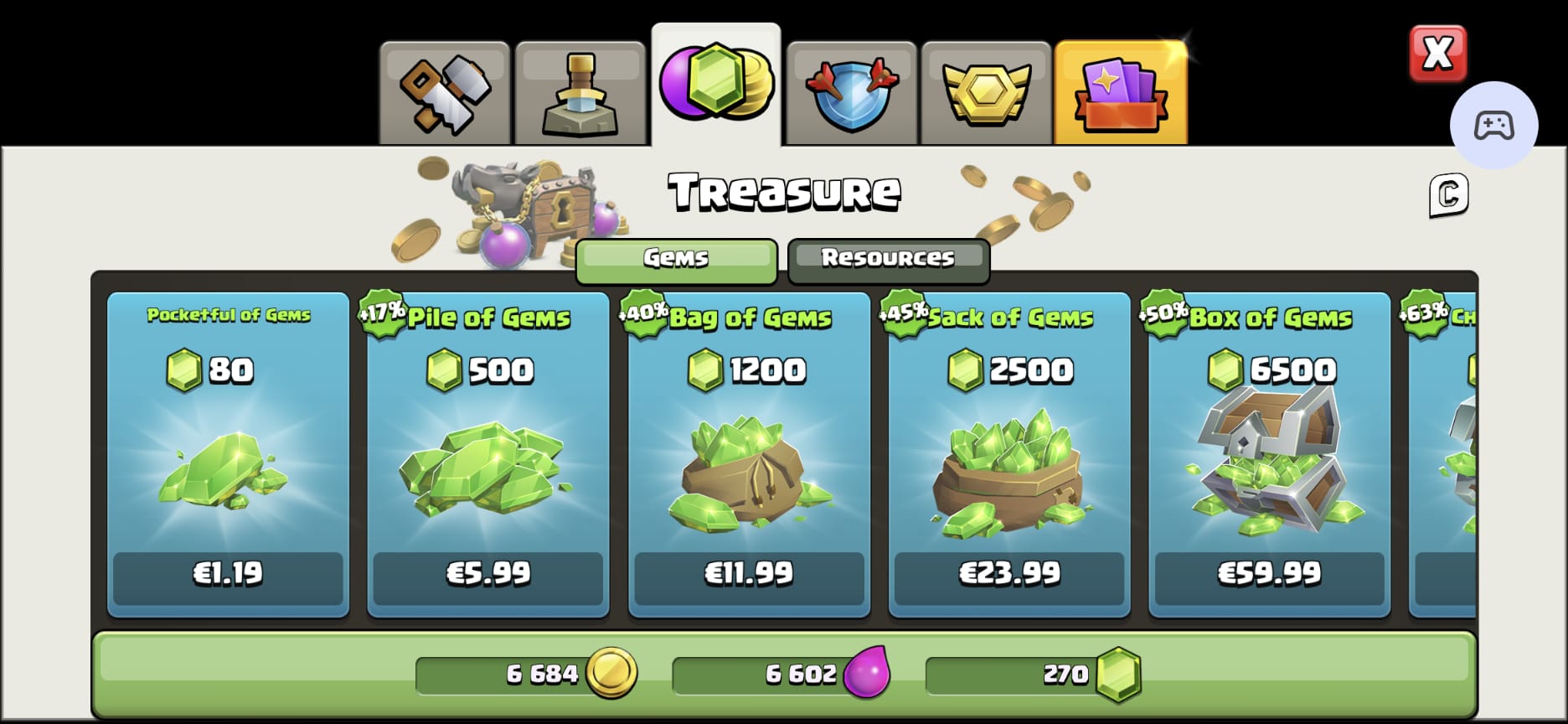Viewport: 1568px width, 724px height.
Task: Open the hammer and saw builder tab
Action: [x=445, y=93]
